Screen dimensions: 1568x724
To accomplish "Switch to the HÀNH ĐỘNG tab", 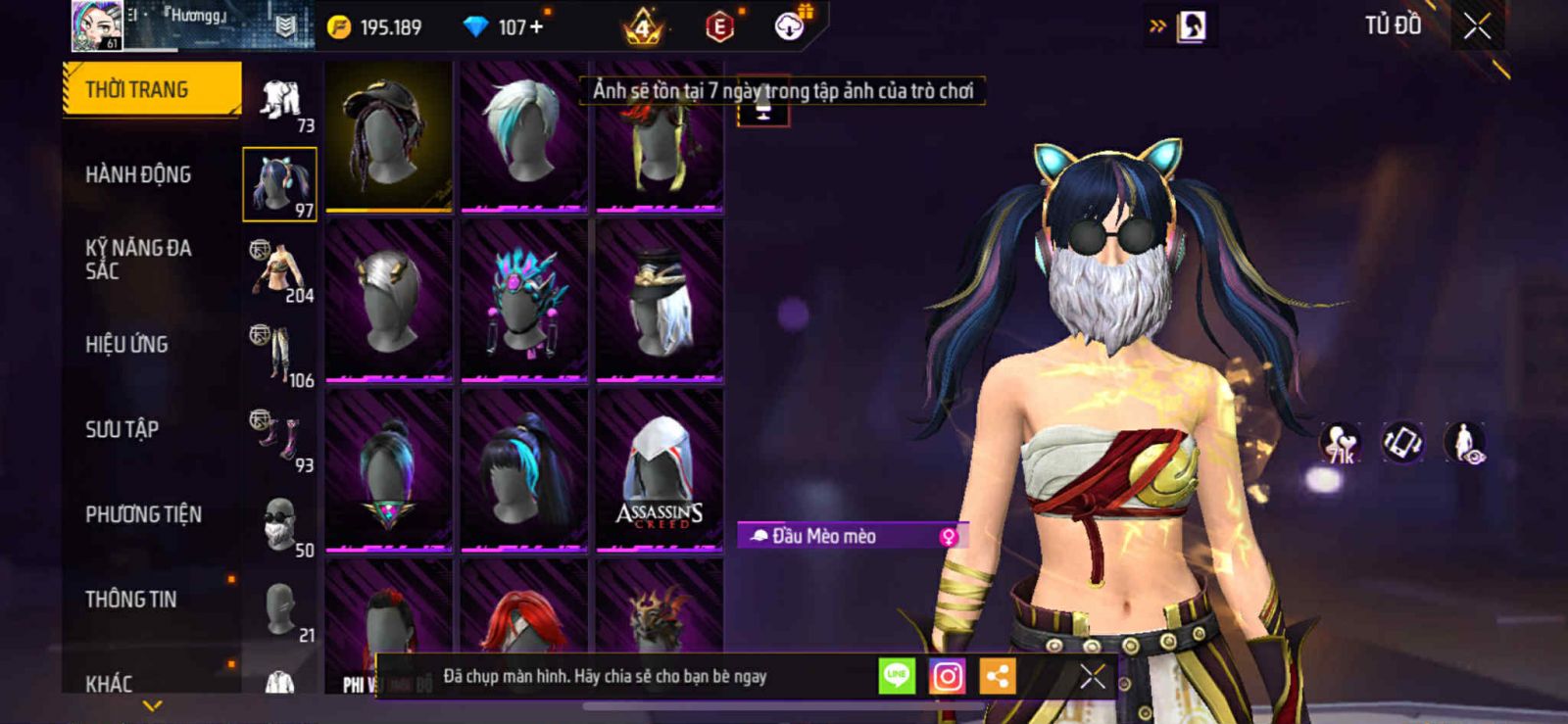I will click(138, 175).
